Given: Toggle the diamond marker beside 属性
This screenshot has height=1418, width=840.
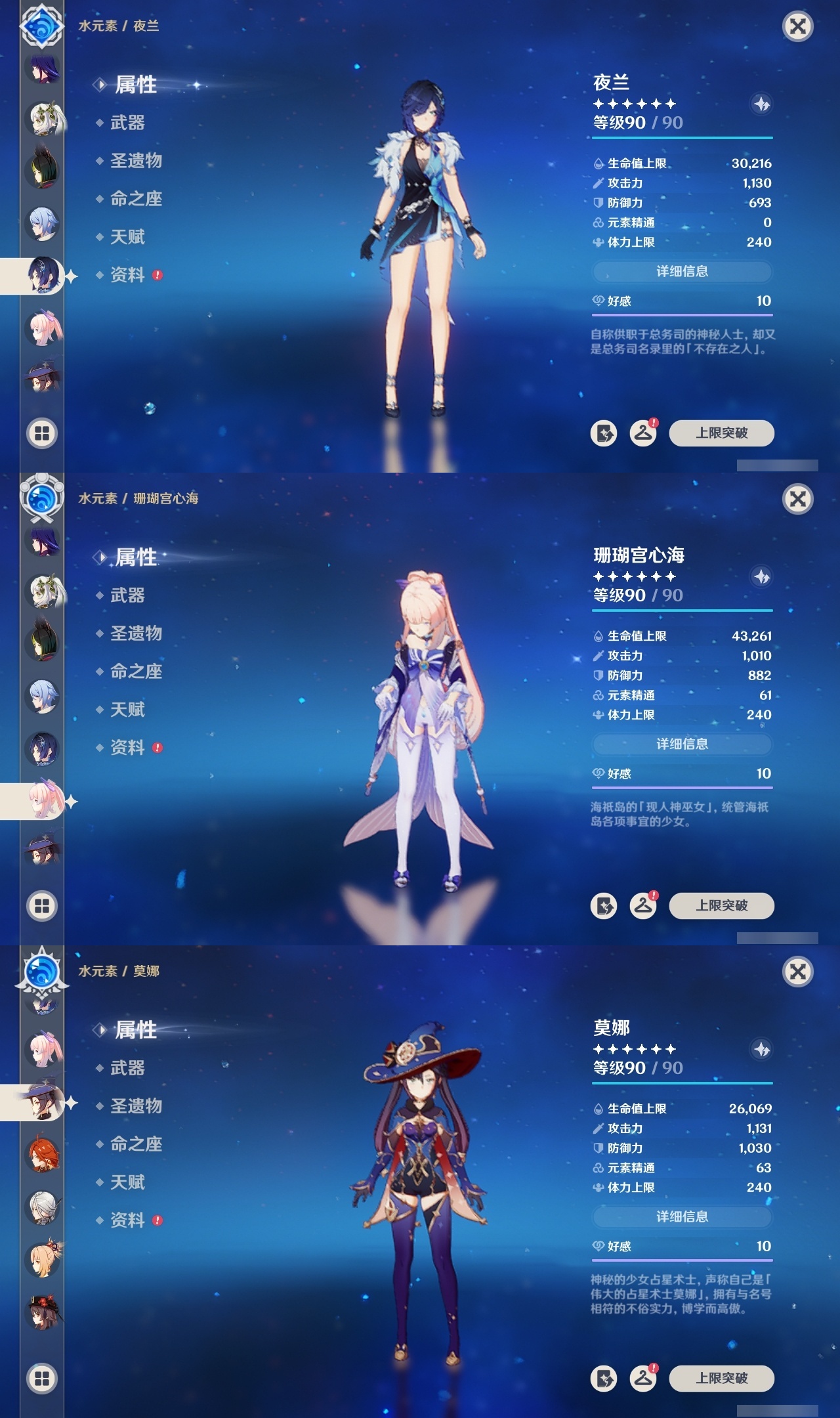Looking at the screenshot, I should (x=99, y=84).
